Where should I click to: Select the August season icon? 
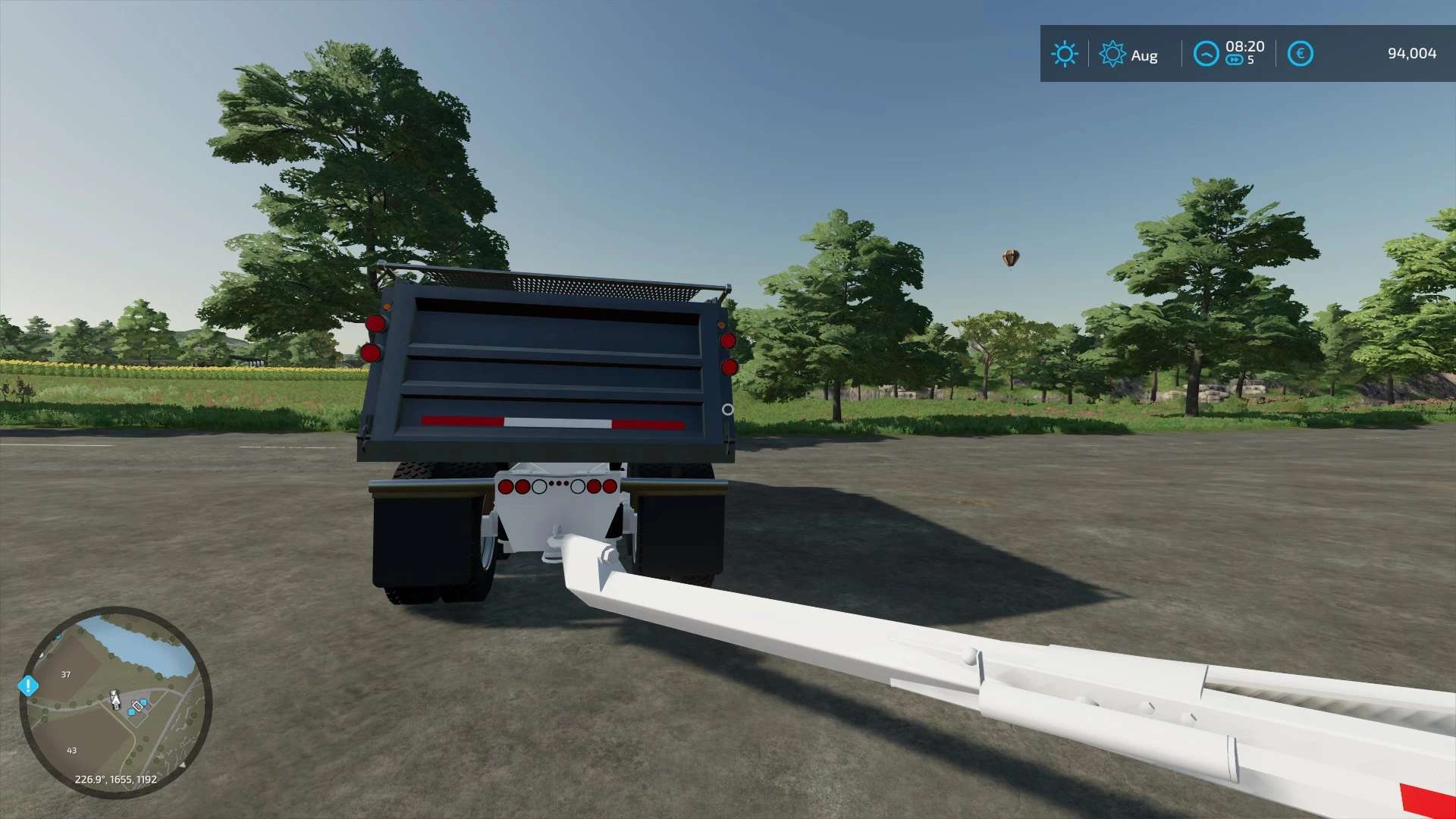pyautogui.click(x=1112, y=54)
